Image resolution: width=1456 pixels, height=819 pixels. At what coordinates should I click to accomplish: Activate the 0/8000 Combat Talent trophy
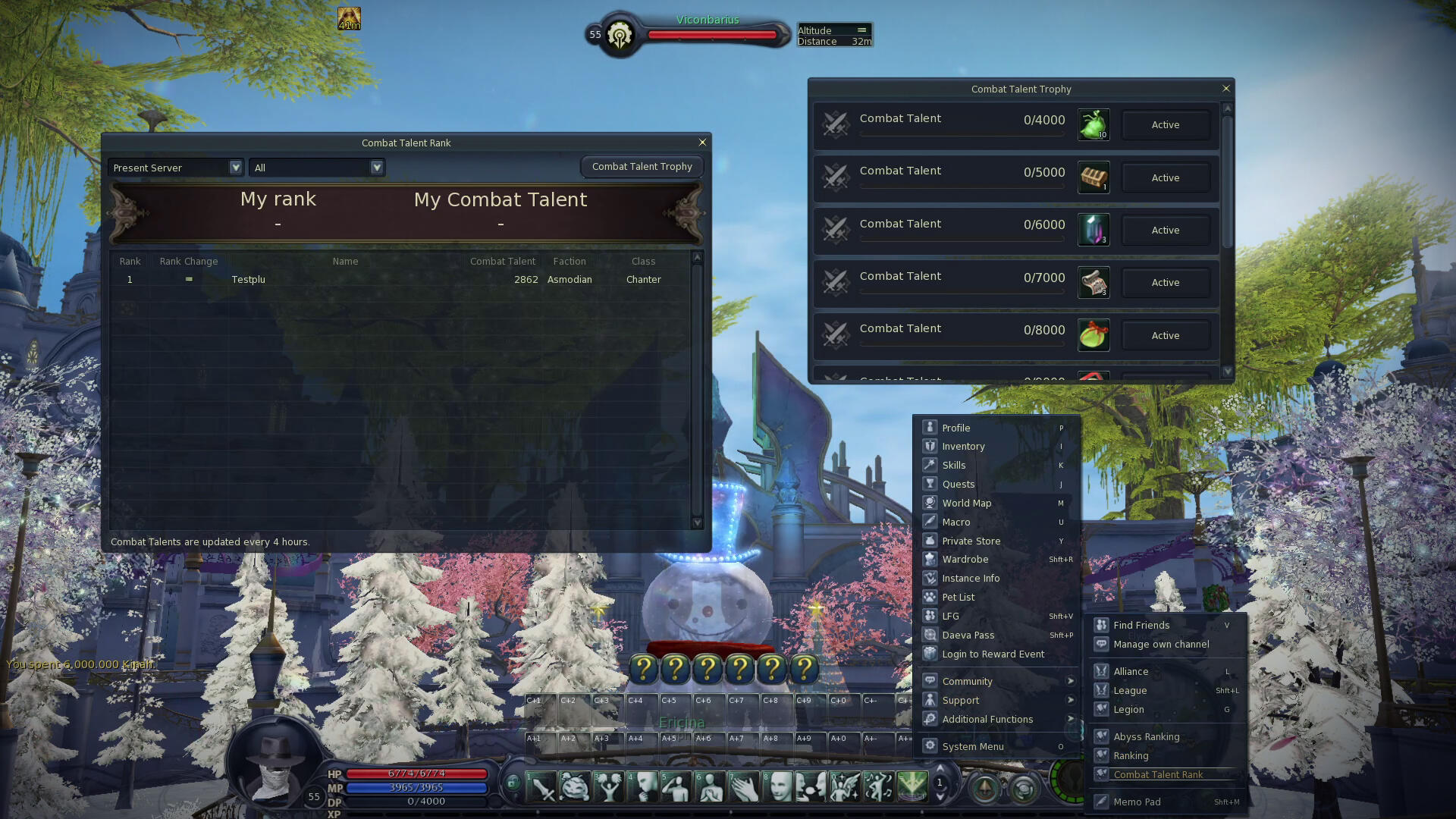coord(1165,335)
